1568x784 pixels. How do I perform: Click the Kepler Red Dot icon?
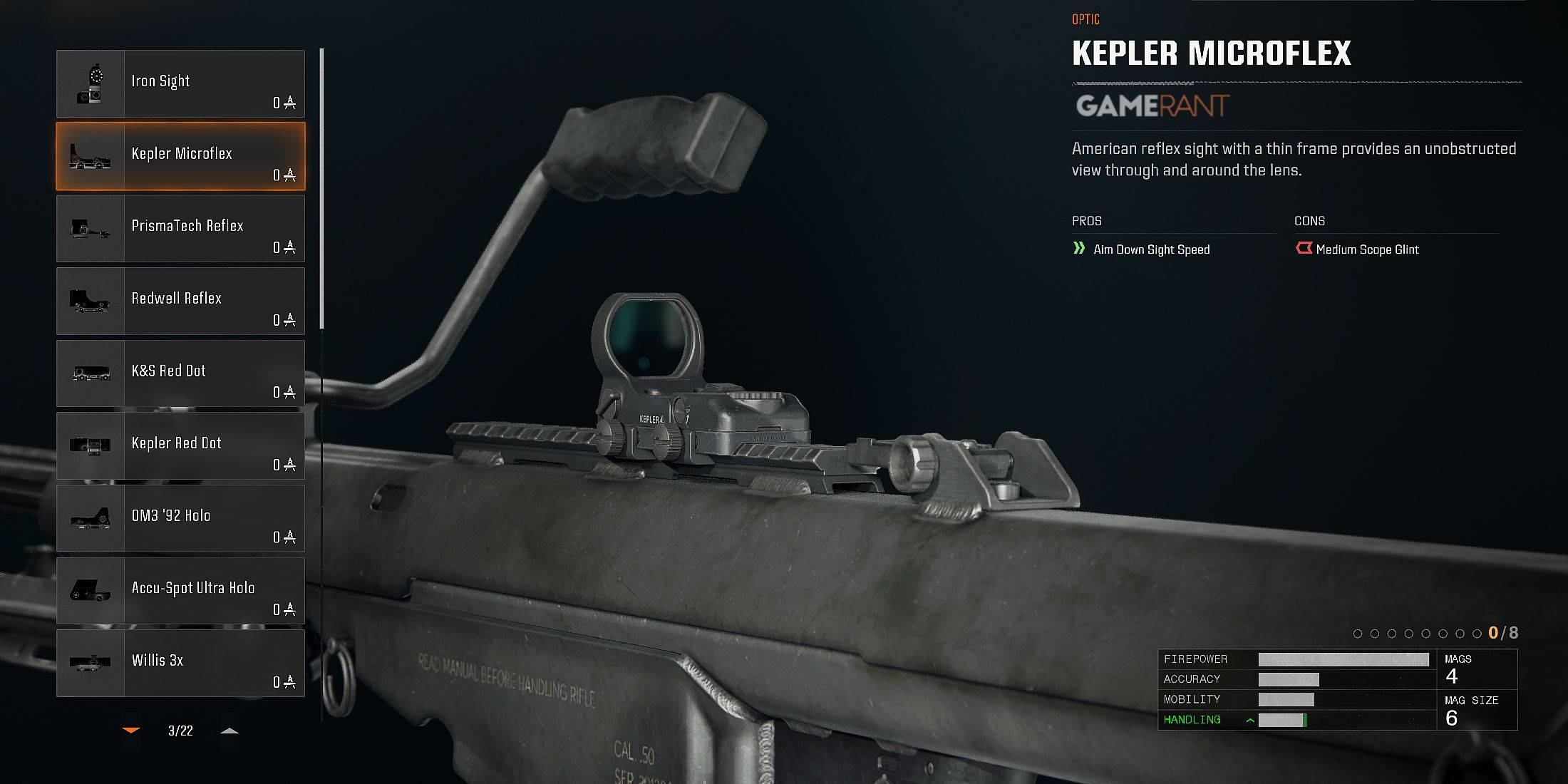click(x=91, y=447)
